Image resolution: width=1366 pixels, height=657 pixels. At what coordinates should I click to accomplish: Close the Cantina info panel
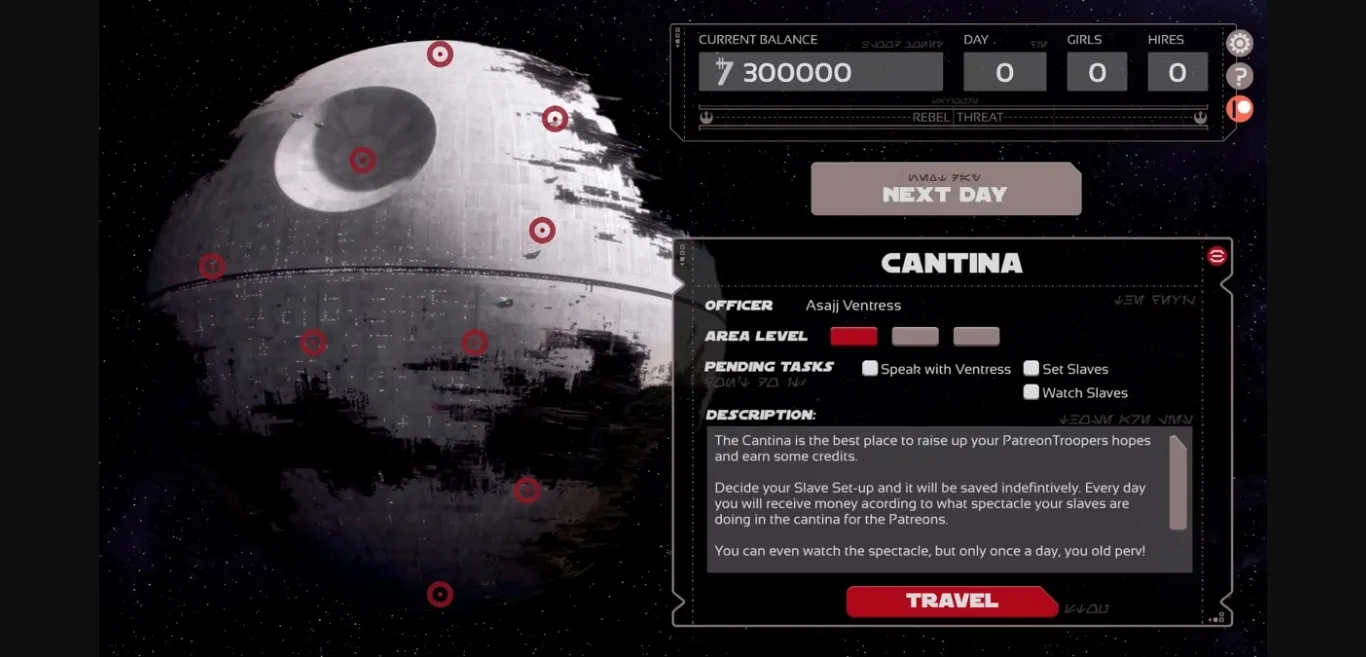click(x=1216, y=256)
